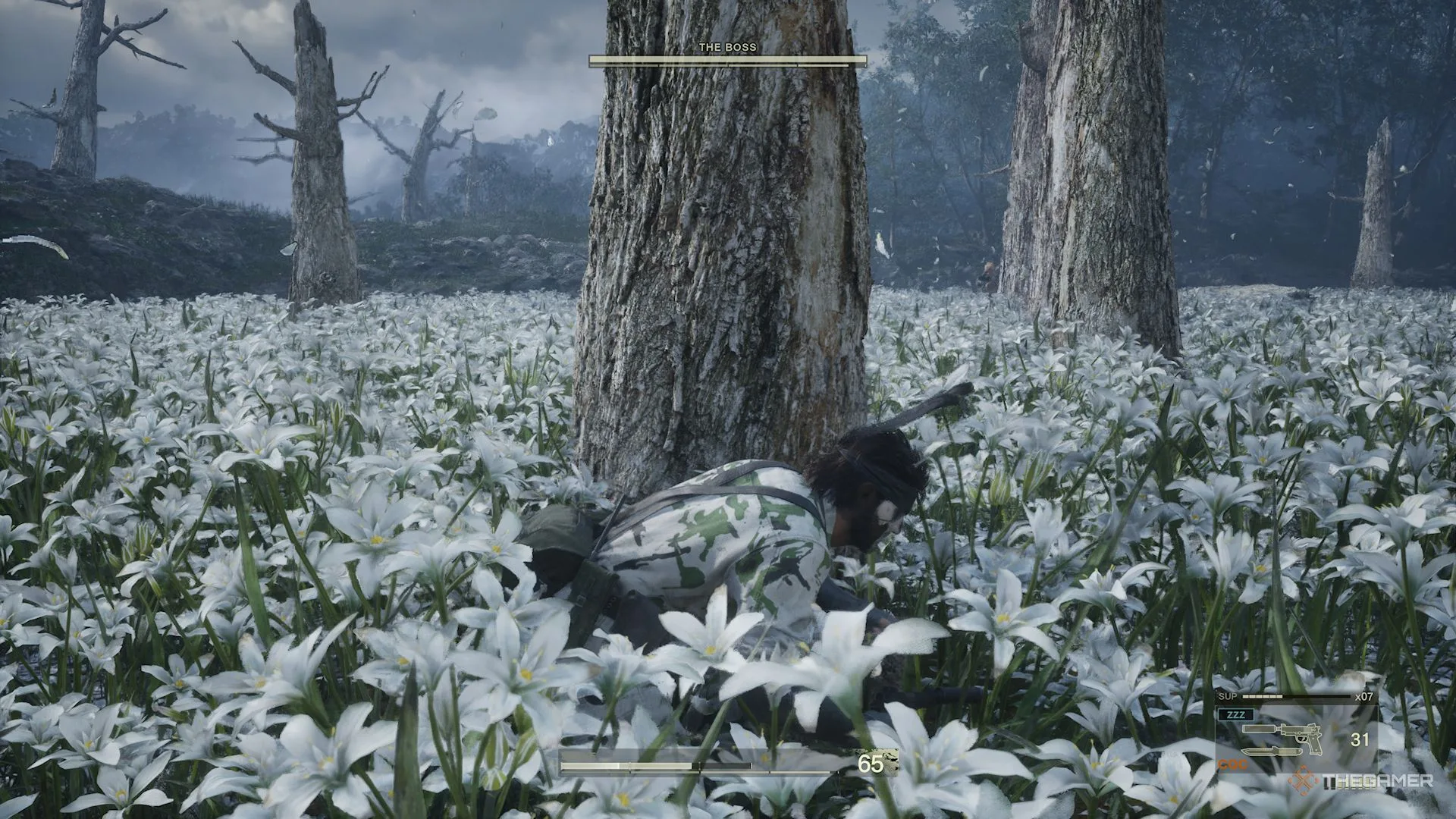Click the ammo count showing 31
The width and height of the screenshot is (1456, 819).
pyautogui.click(x=1360, y=739)
